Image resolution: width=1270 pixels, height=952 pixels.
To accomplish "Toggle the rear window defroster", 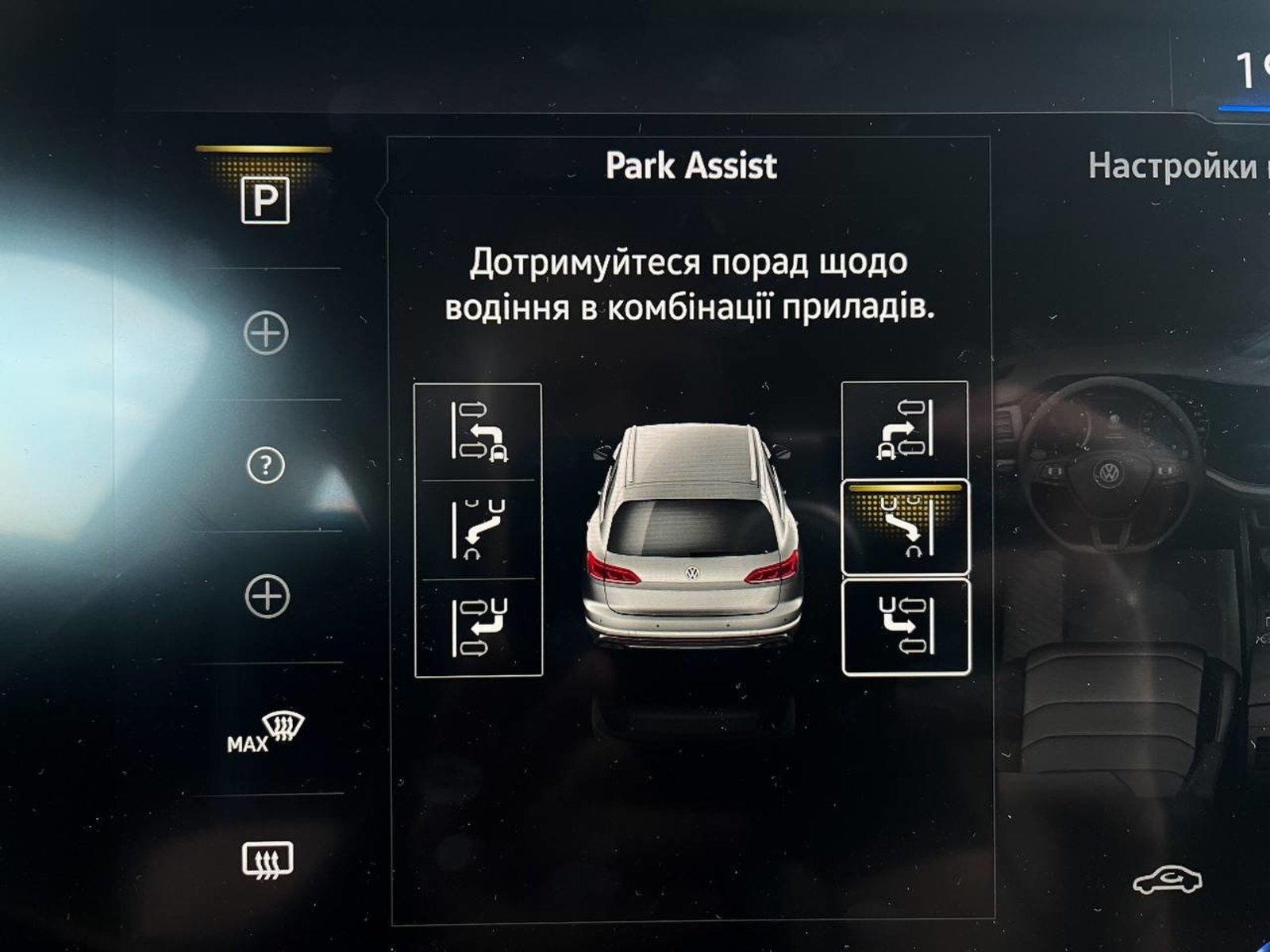I will (267, 859).
